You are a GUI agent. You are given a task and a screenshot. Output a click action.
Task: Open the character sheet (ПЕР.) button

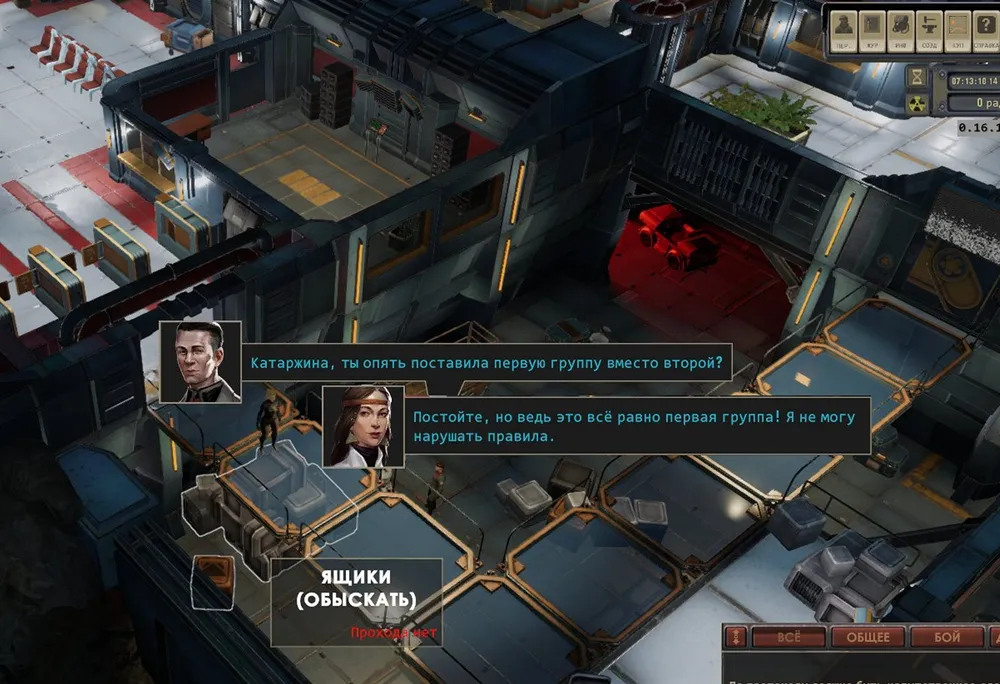pos(844,29)
